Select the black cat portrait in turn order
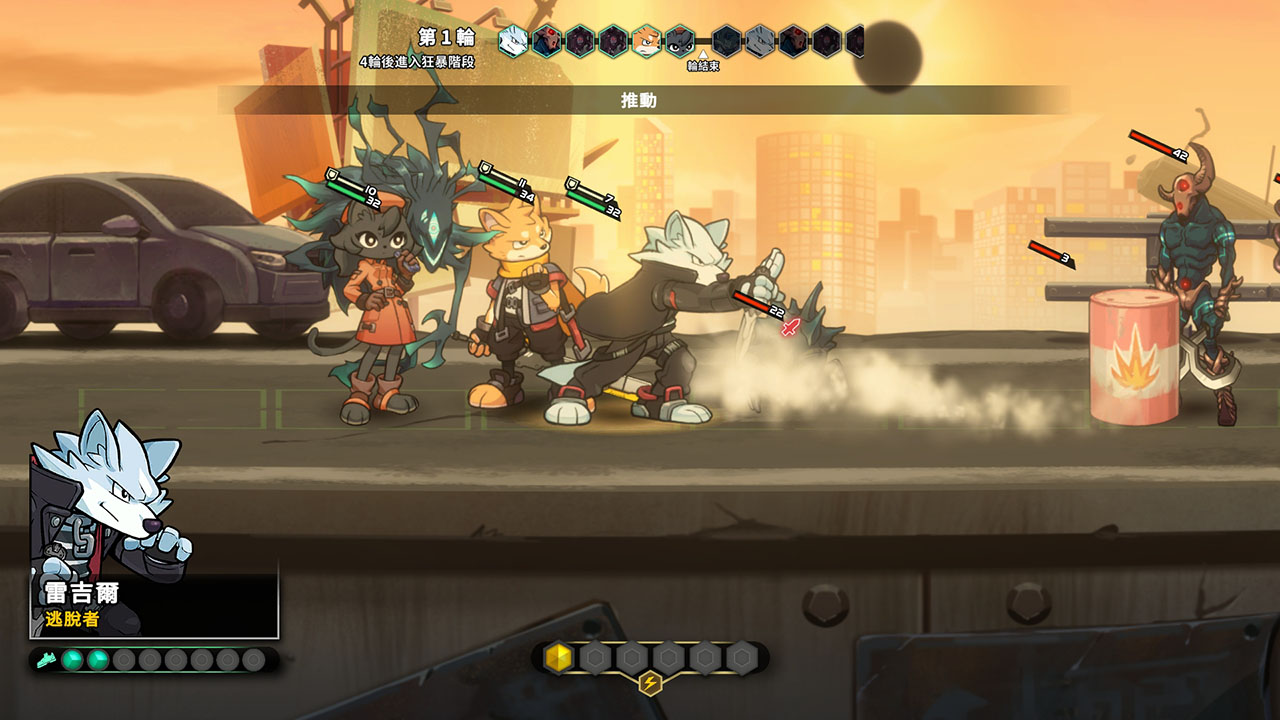 [680, 41]
